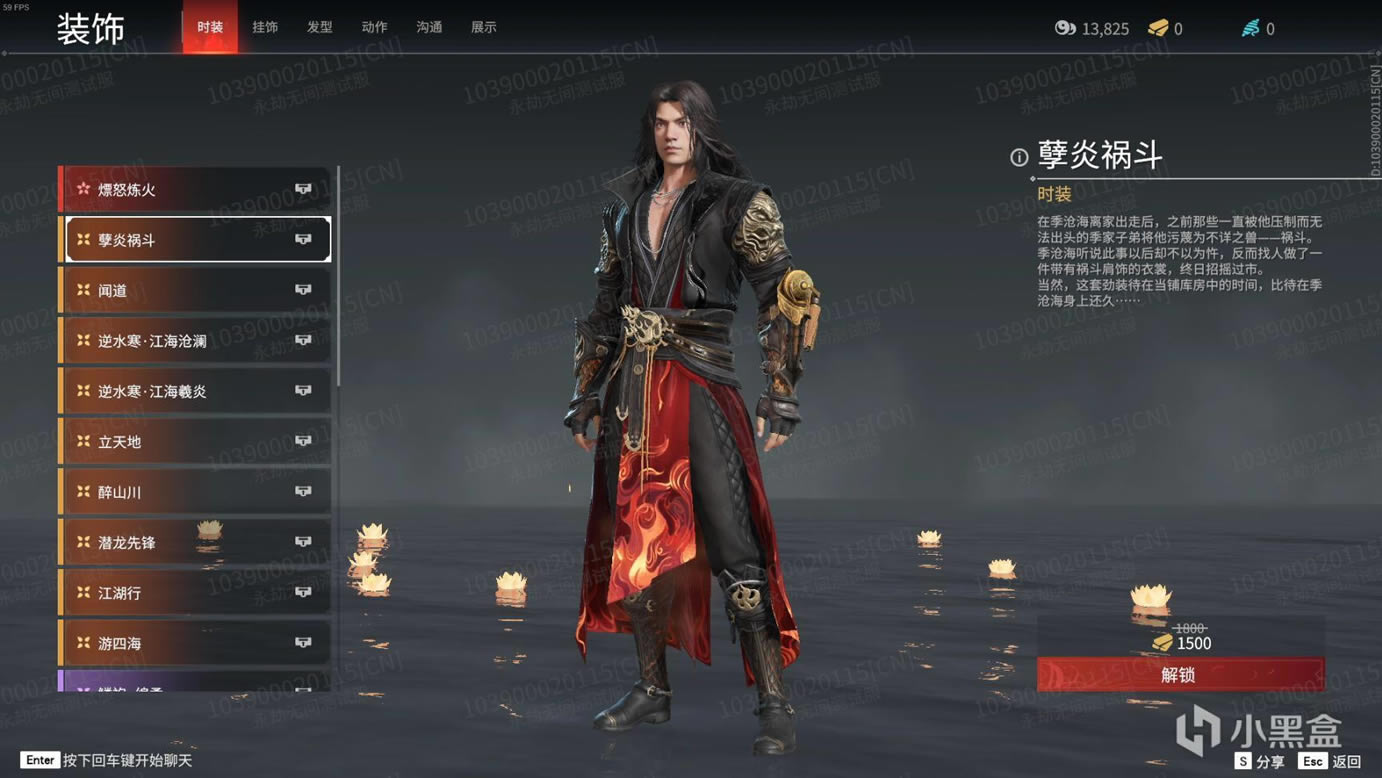Click the gold bar currency icon
Screen dimensions: 1382x778
click(x=1158, y=28)
